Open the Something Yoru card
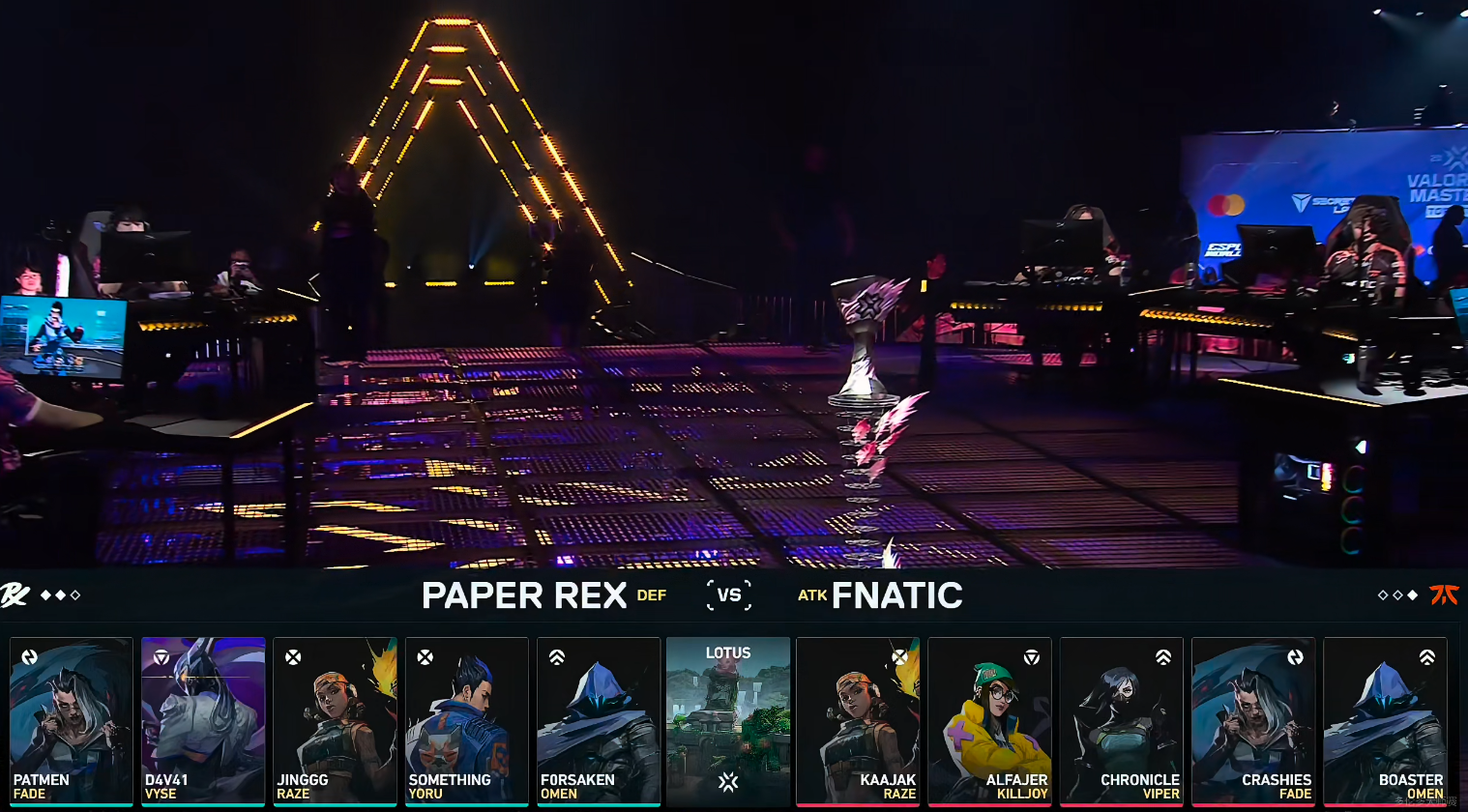 [466, 720]
